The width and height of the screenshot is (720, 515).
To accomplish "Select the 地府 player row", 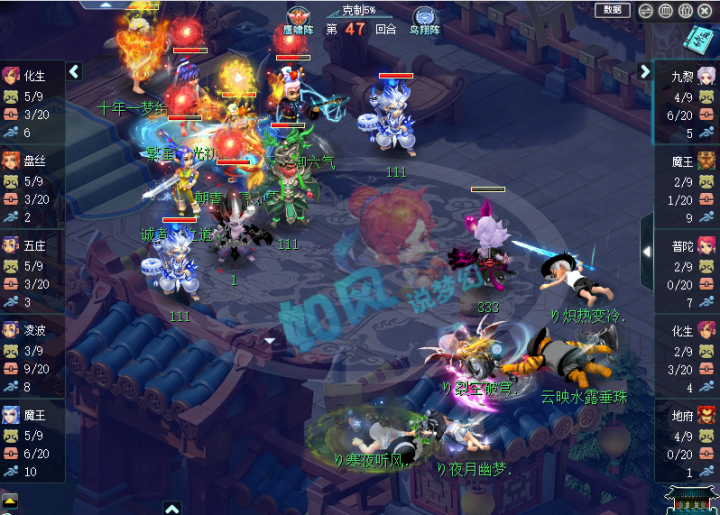I will click(x=688, y=443).
